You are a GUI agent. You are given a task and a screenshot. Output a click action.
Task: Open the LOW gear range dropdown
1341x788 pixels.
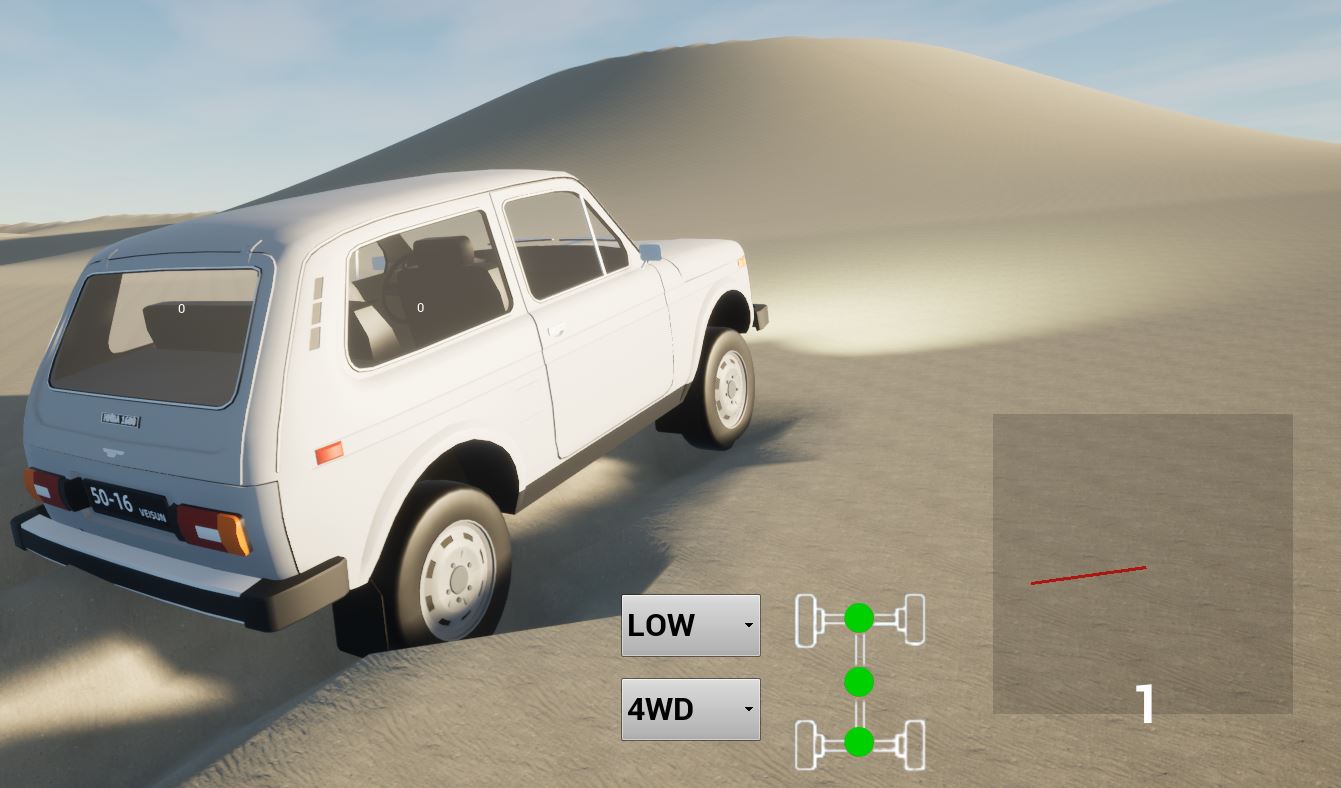point(690,625)
